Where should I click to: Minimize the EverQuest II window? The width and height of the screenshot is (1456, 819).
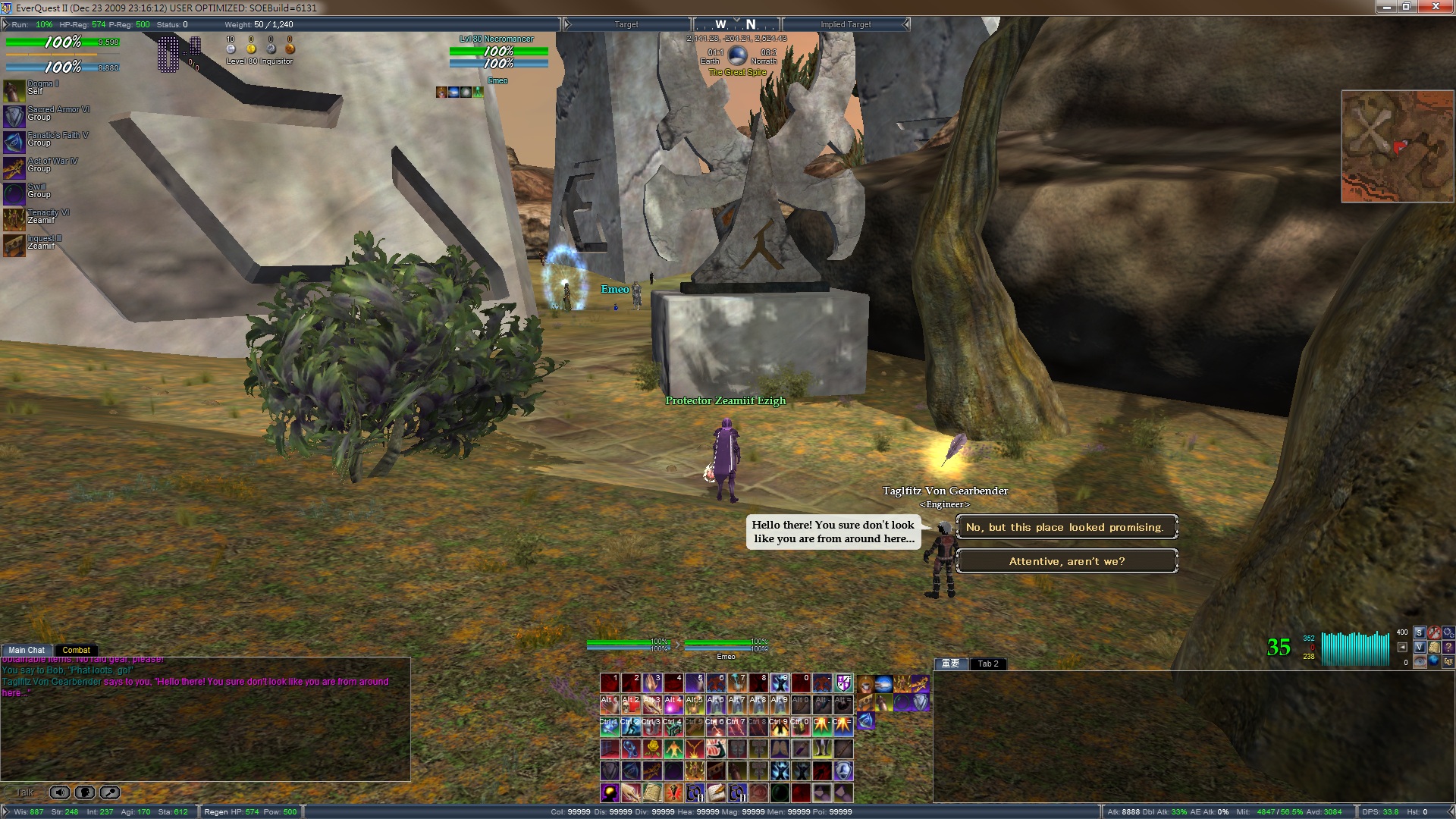[1387, 7]
